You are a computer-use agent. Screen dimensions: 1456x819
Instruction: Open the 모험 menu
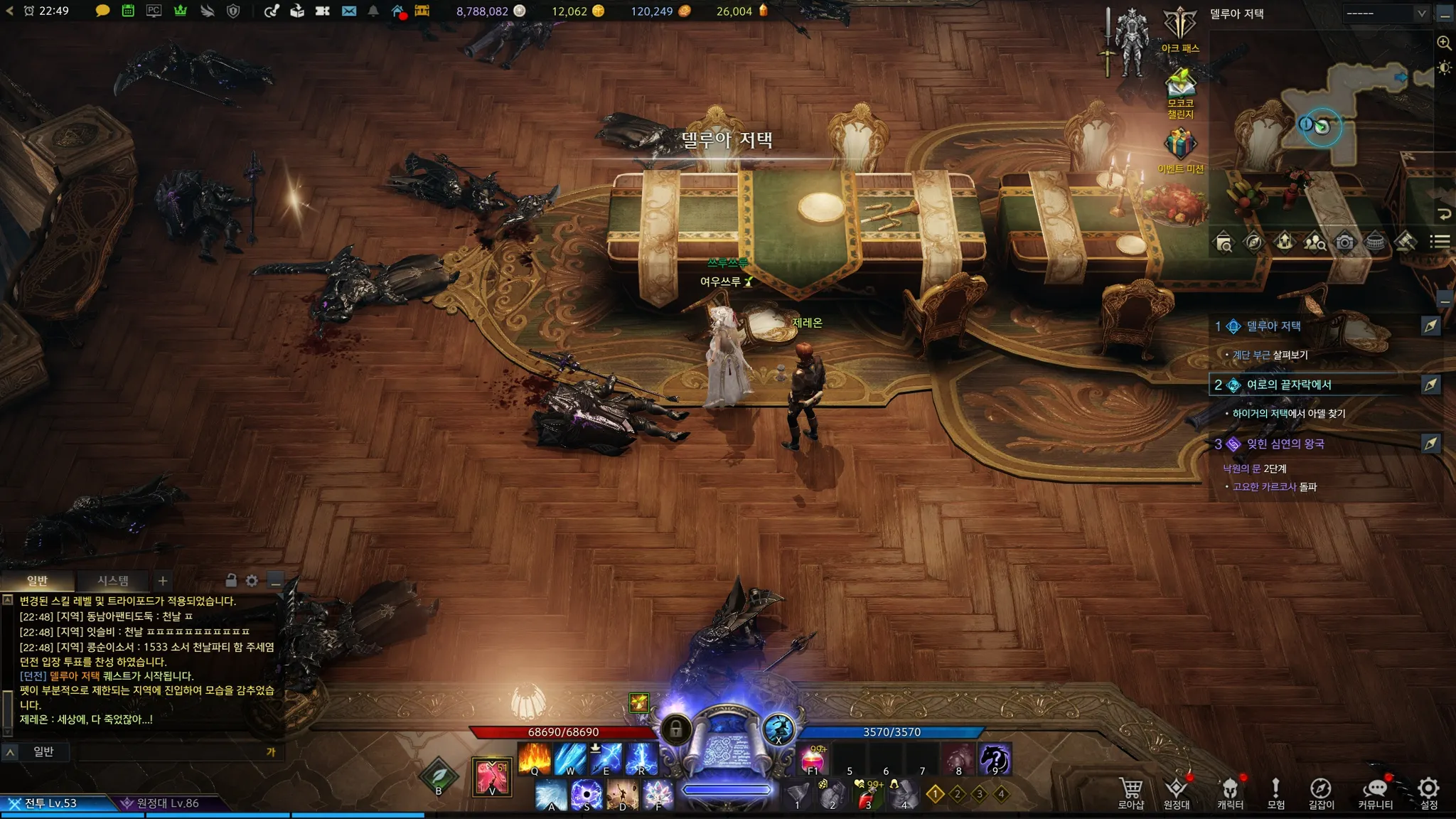coord(1276,791)
